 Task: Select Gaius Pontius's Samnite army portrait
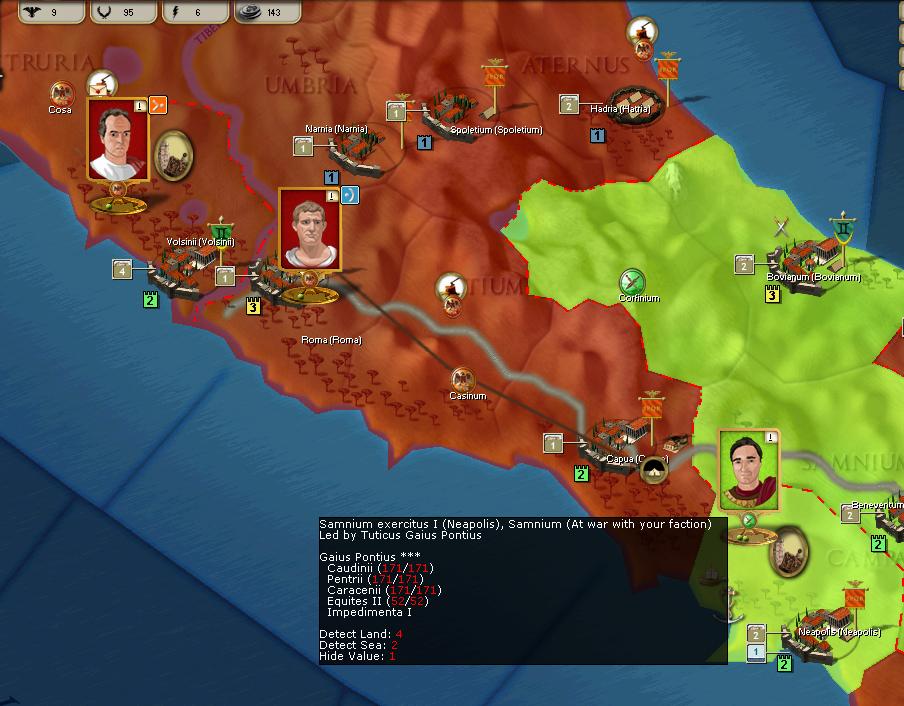(748, 470)
